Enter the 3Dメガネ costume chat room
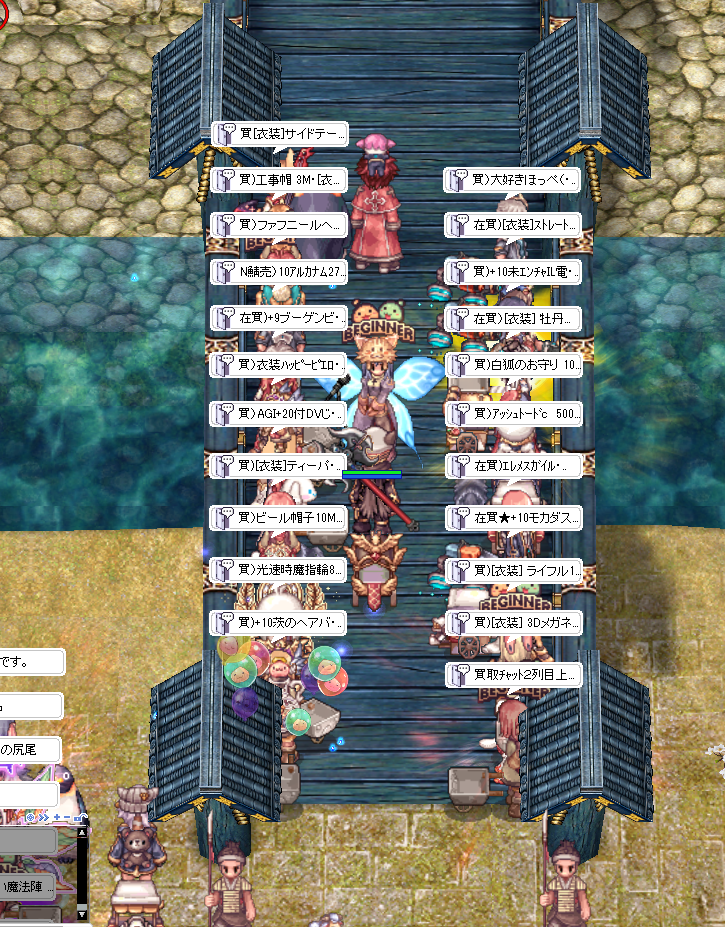Image resolution: width=725 pixels, height=927 pixels. click(513, 622)
